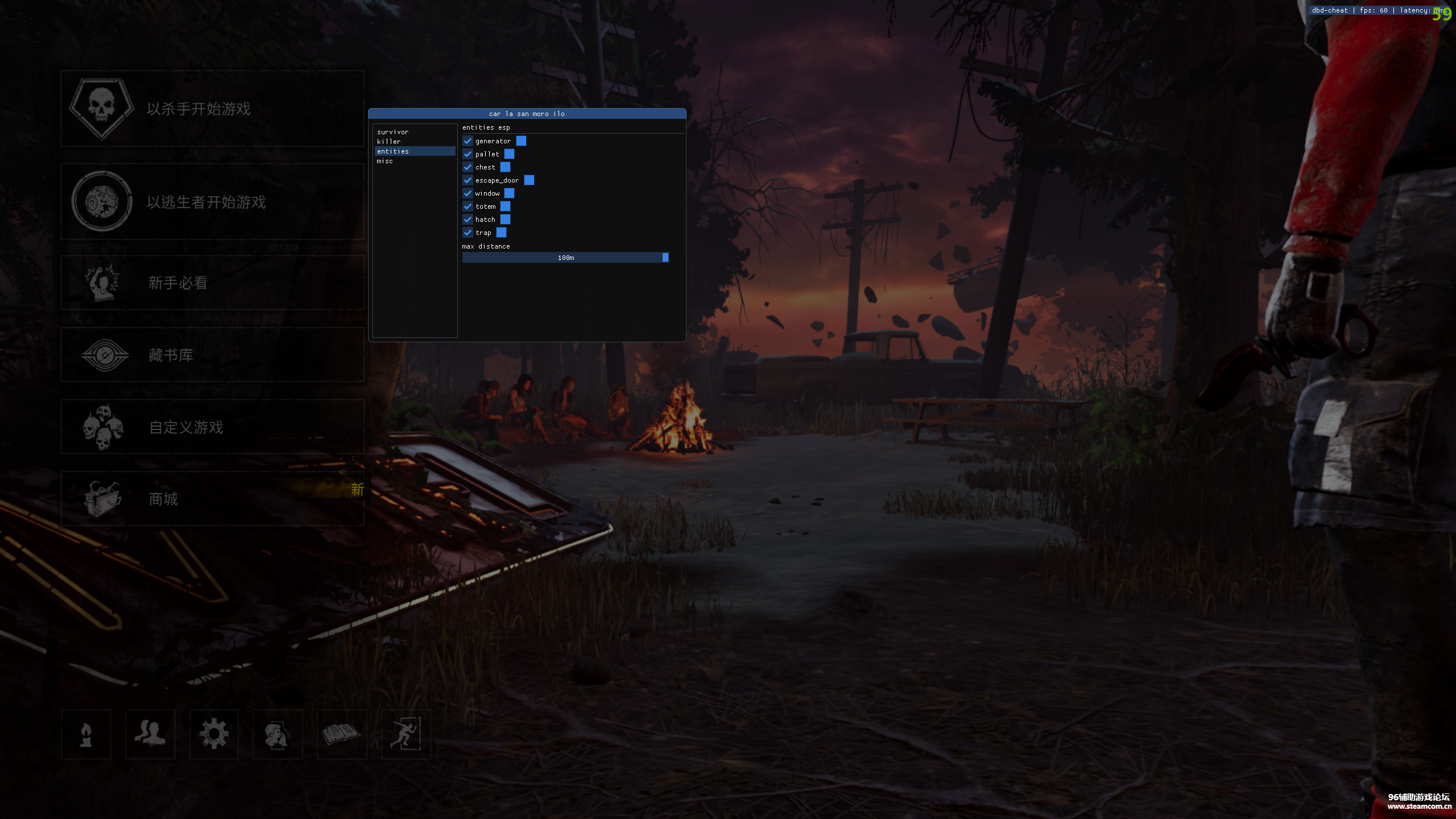Click the window checkbox
1456x819 pixels.
(468, 193)
